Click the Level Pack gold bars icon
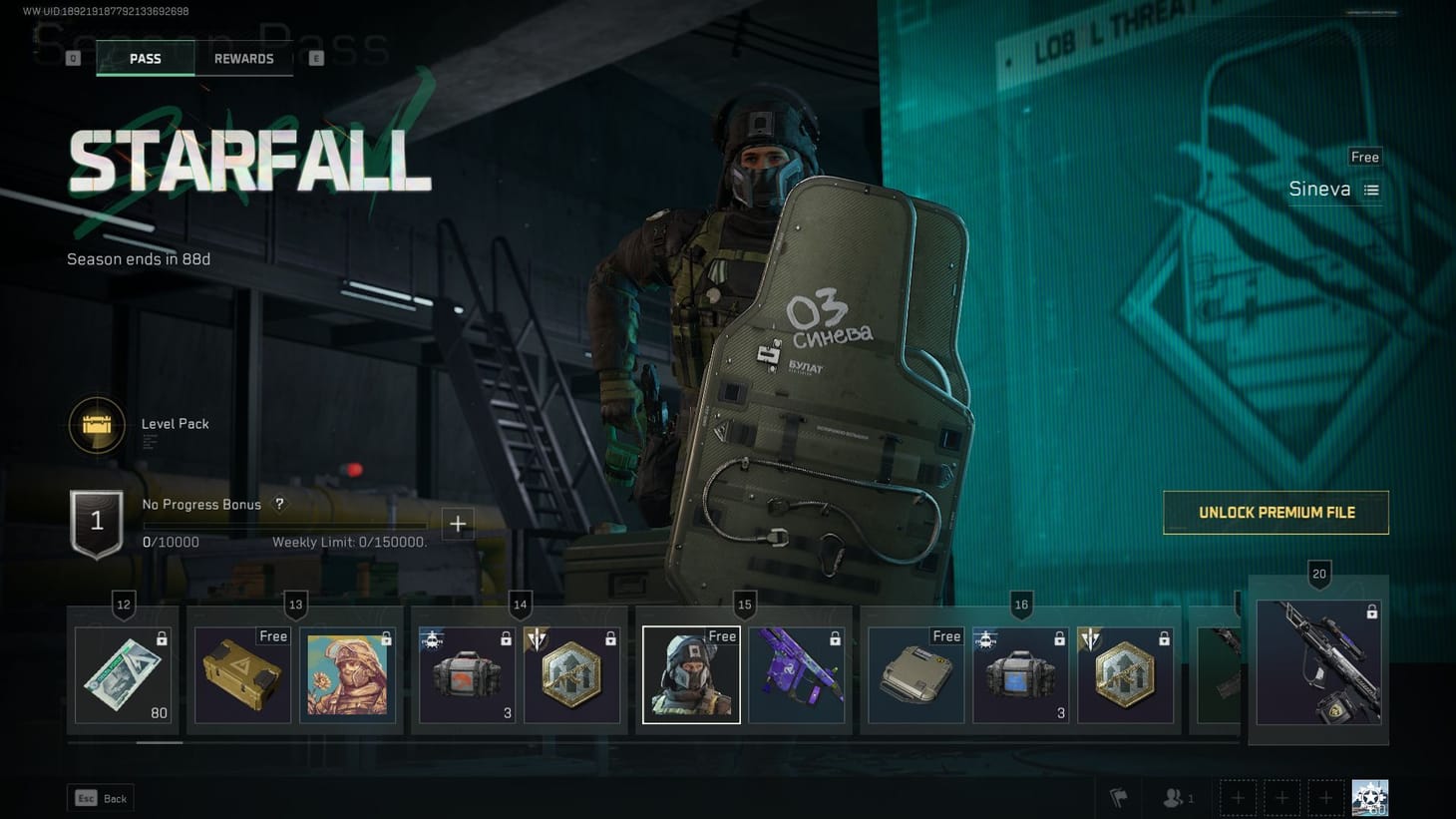The height and width of the screenshot is (819, 1456). point(97,424)
